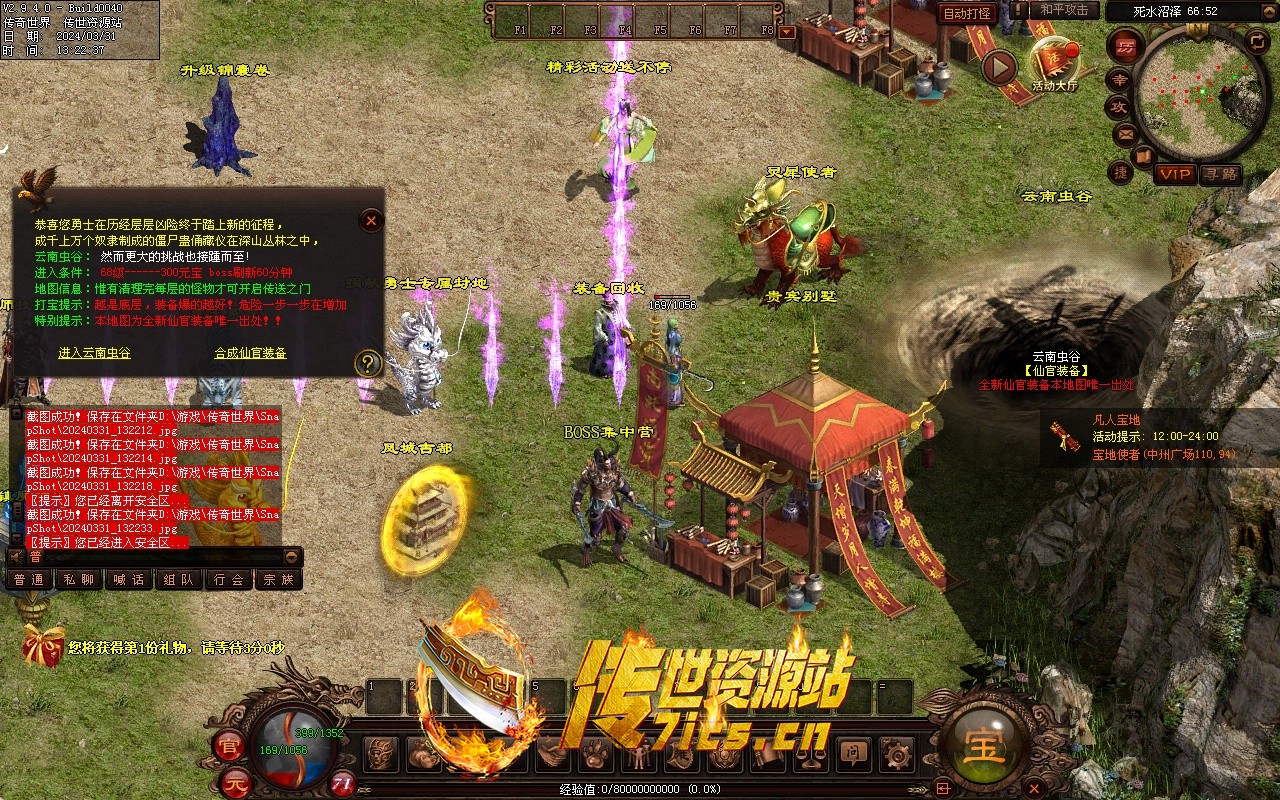Open the gear settings icon

point(896,754)
